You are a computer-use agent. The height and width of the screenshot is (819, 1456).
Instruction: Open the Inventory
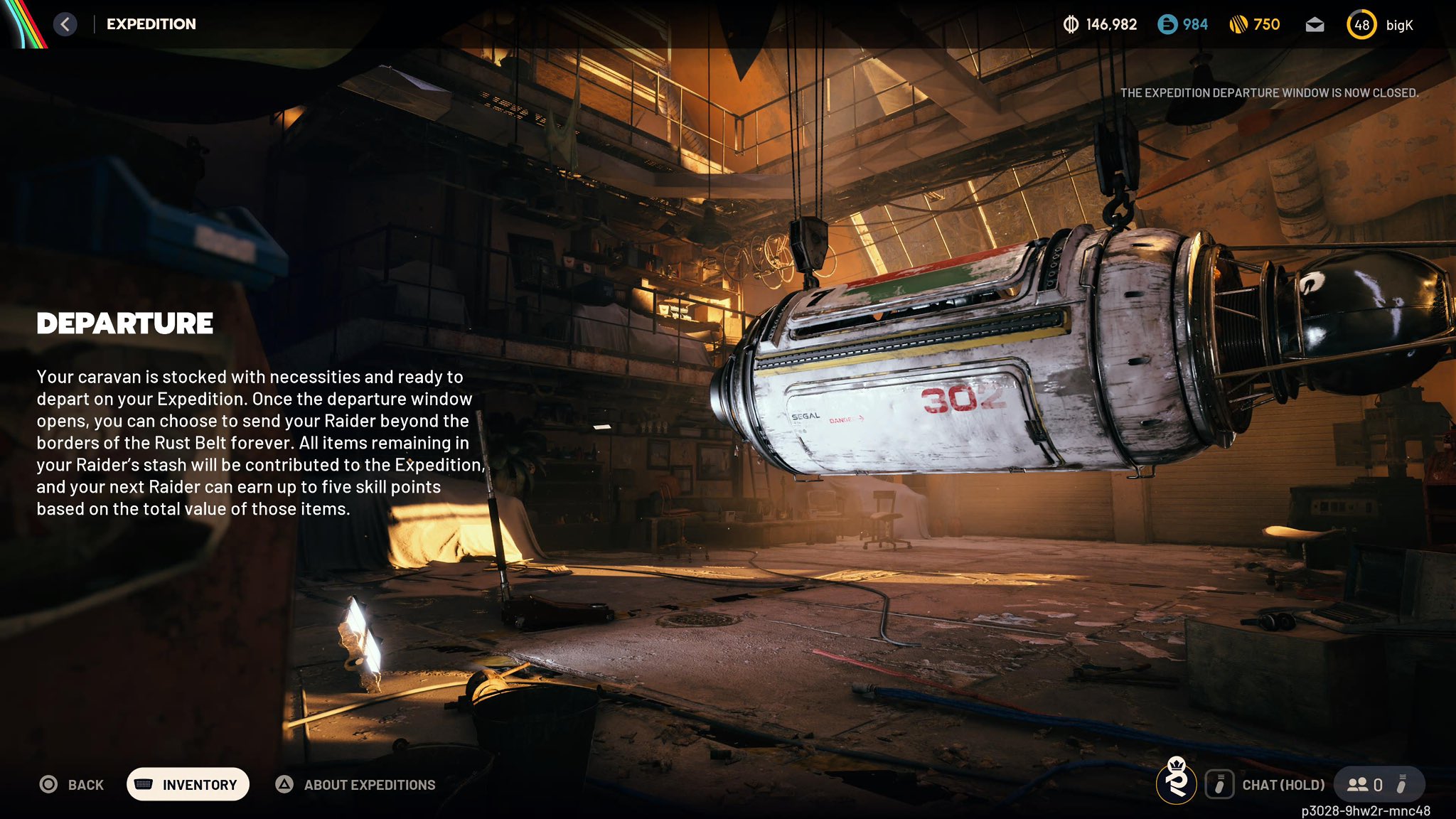188,784
